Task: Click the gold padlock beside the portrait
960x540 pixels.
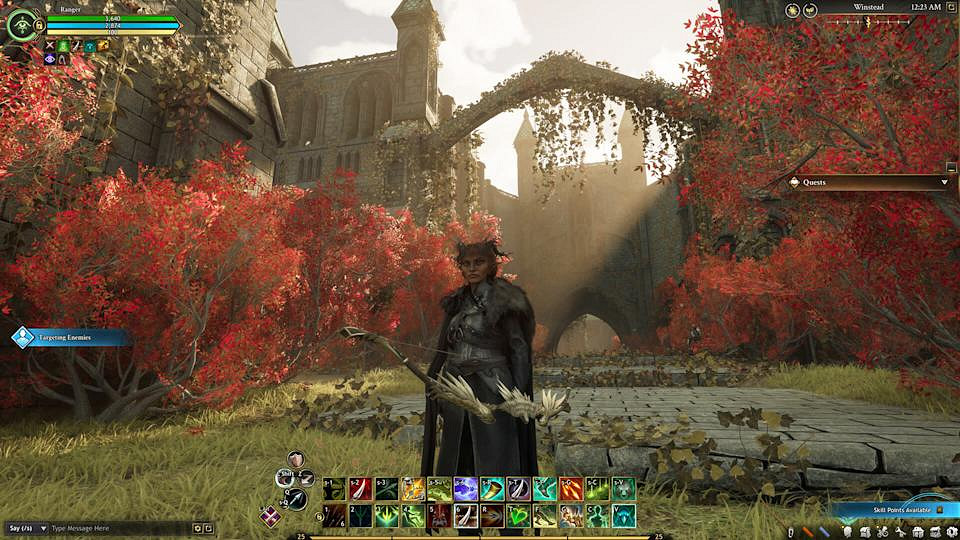Action: click(40, 25)
